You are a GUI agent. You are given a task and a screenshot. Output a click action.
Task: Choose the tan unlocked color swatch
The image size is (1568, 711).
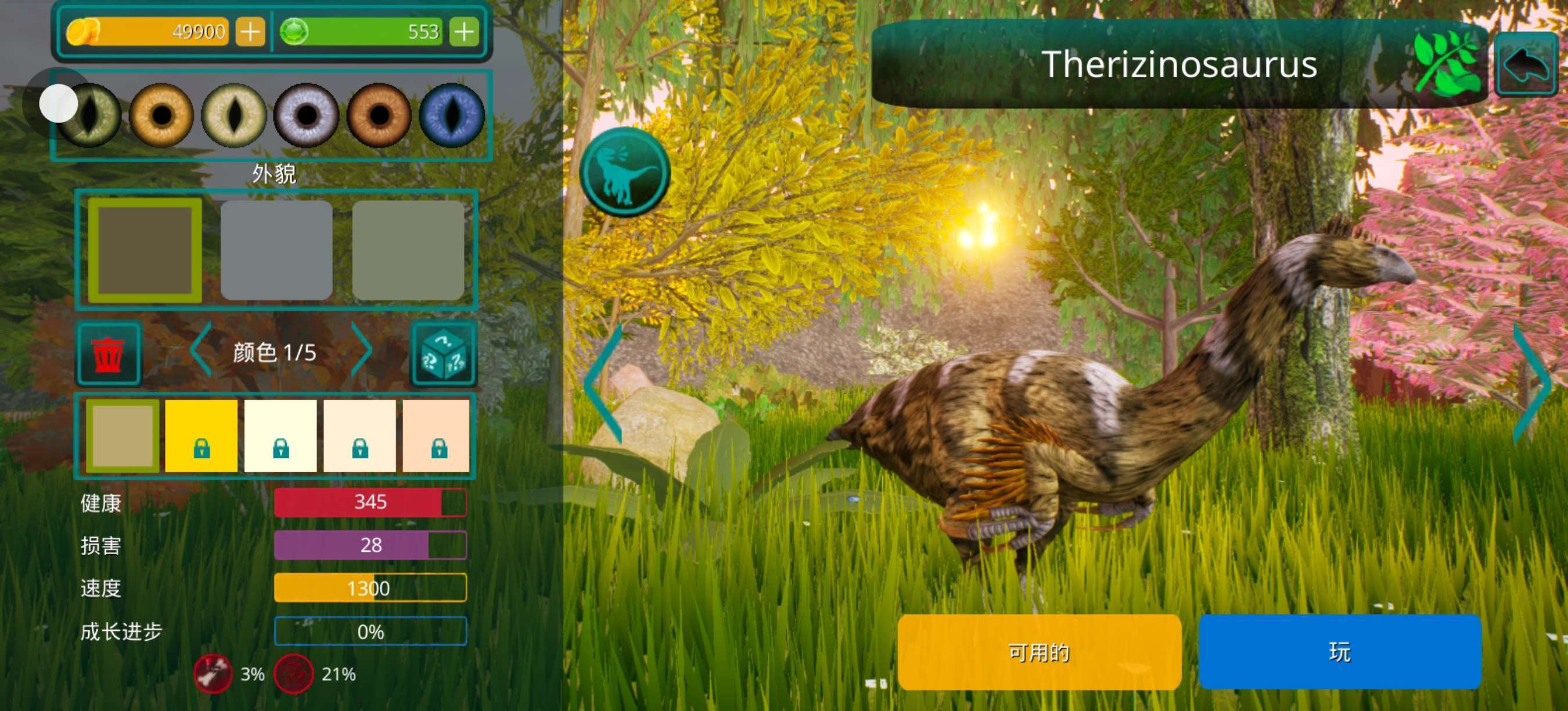pos(123,435)
